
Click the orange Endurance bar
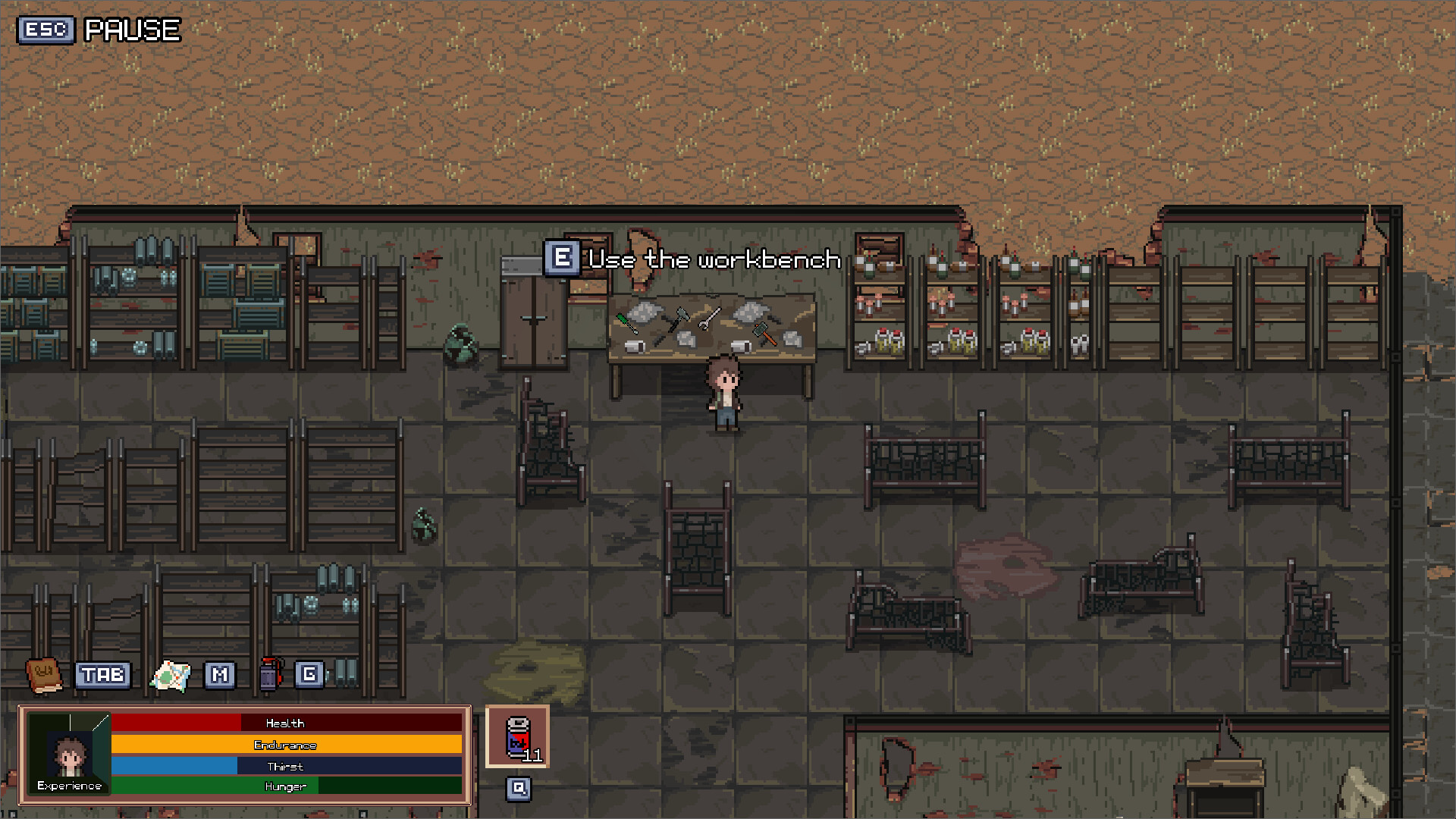[286, 745]
